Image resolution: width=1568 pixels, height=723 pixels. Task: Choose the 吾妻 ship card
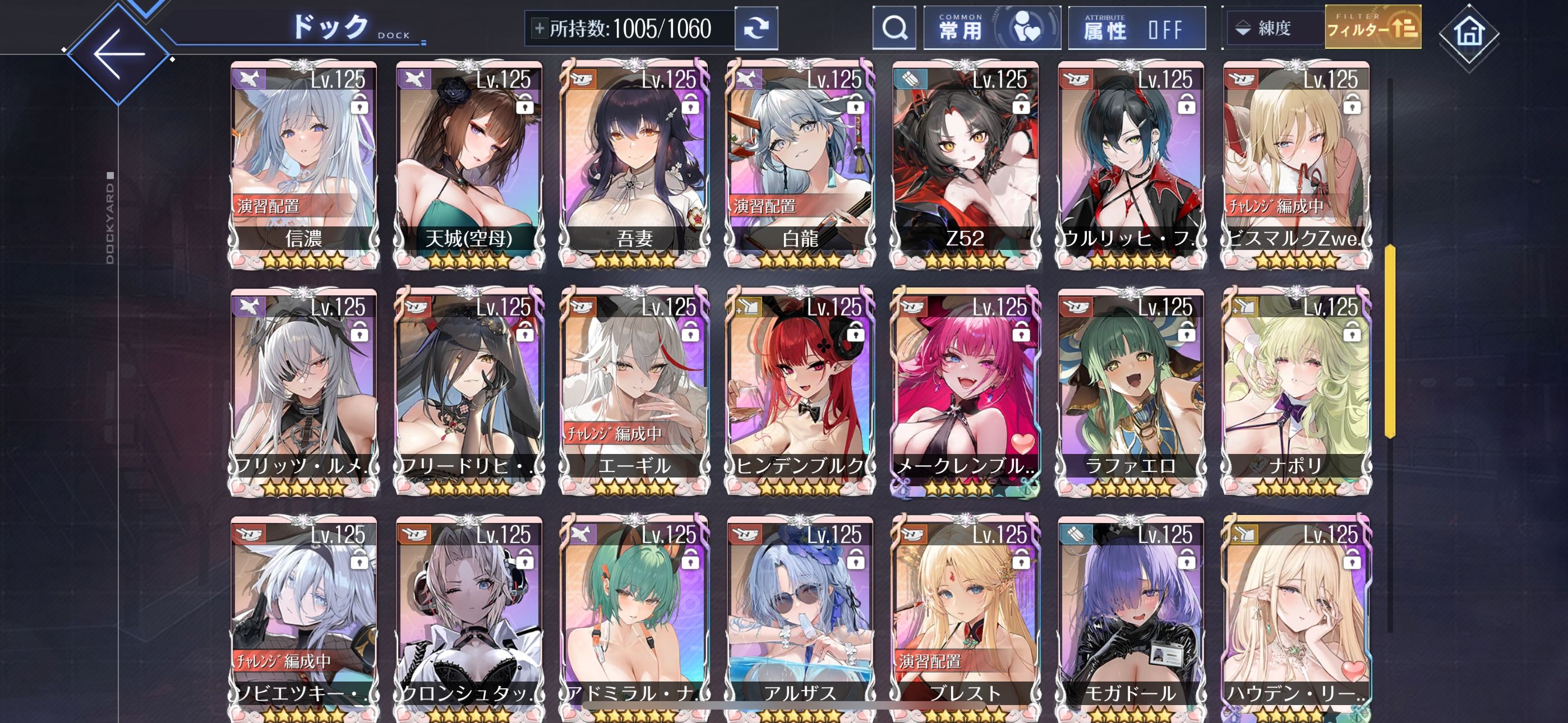(635, 164)
